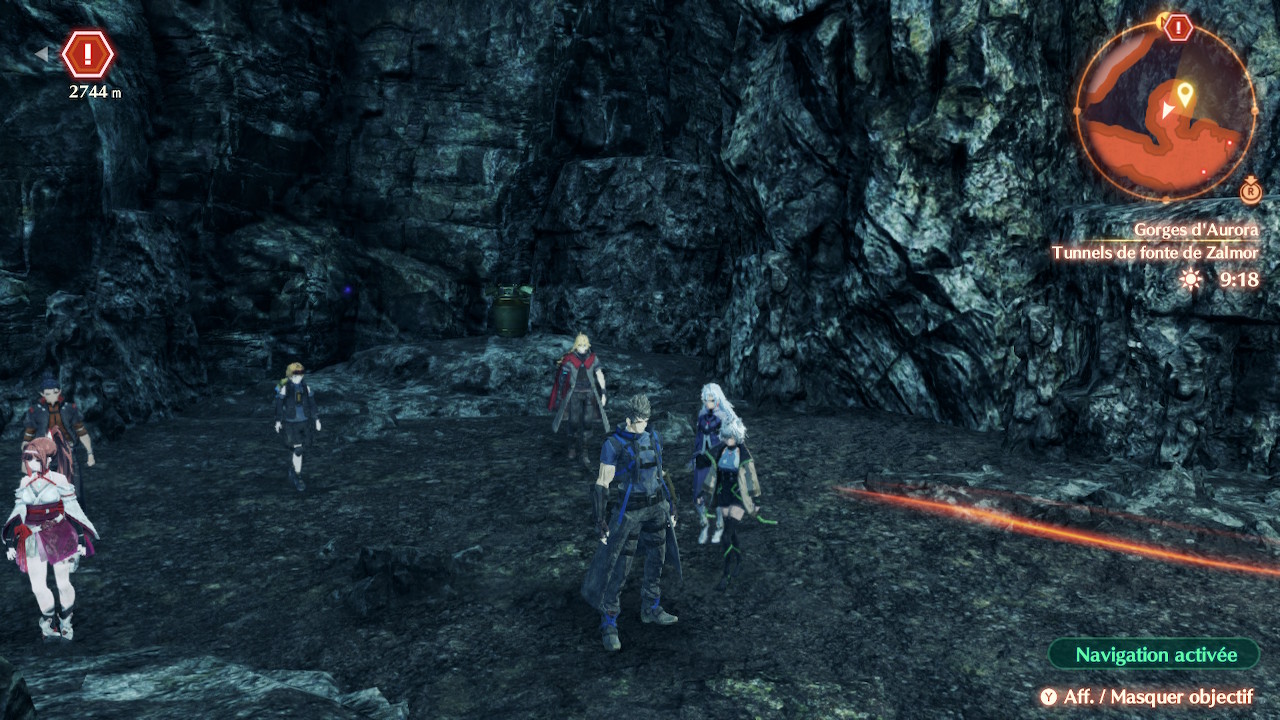Toggle Aff. / Masquer objectif option
Image resolution: width=1280 pixels, height=720 pixels.
tap(1146, 697)
